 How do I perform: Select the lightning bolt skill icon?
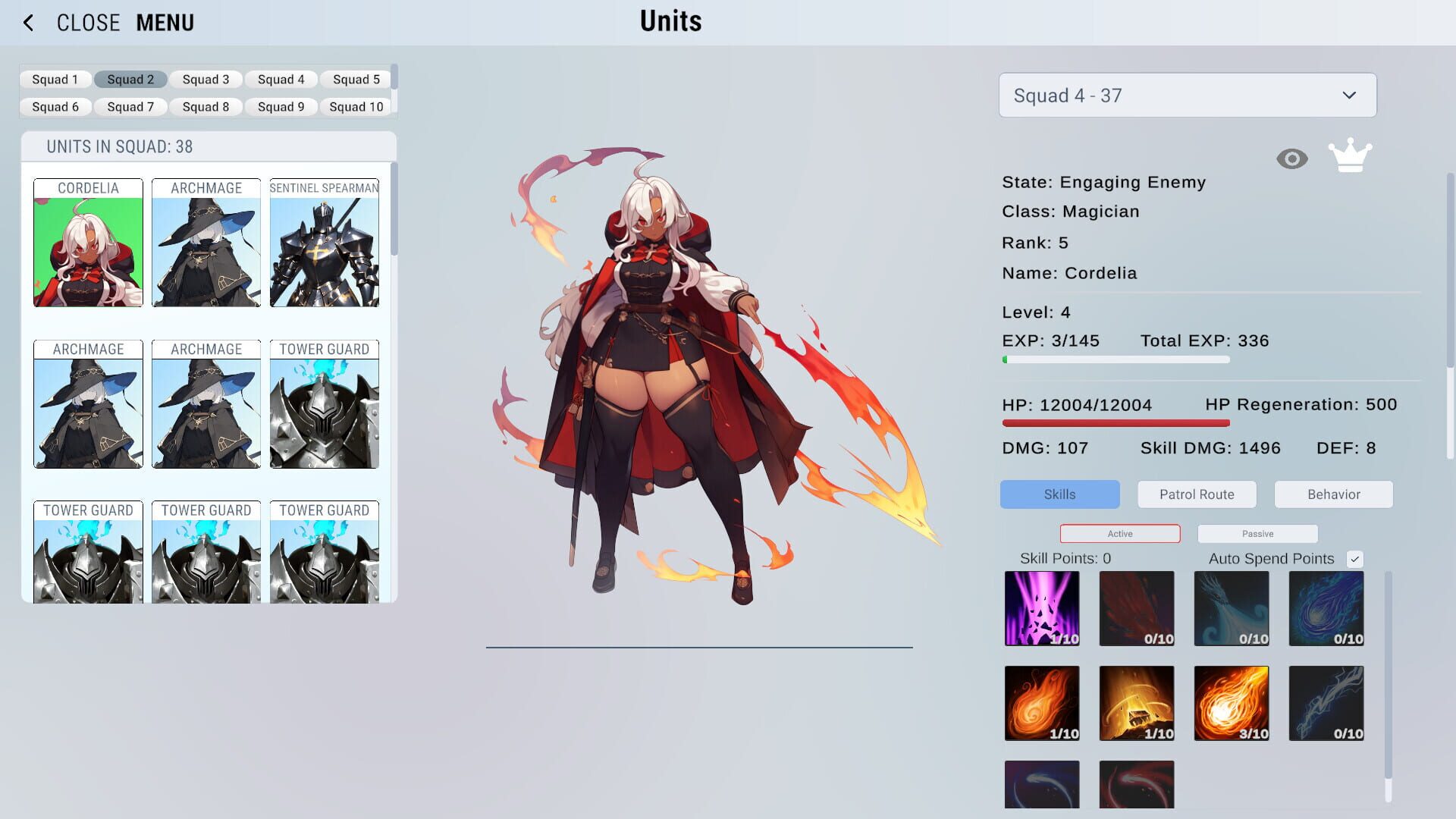[1326, 703]
